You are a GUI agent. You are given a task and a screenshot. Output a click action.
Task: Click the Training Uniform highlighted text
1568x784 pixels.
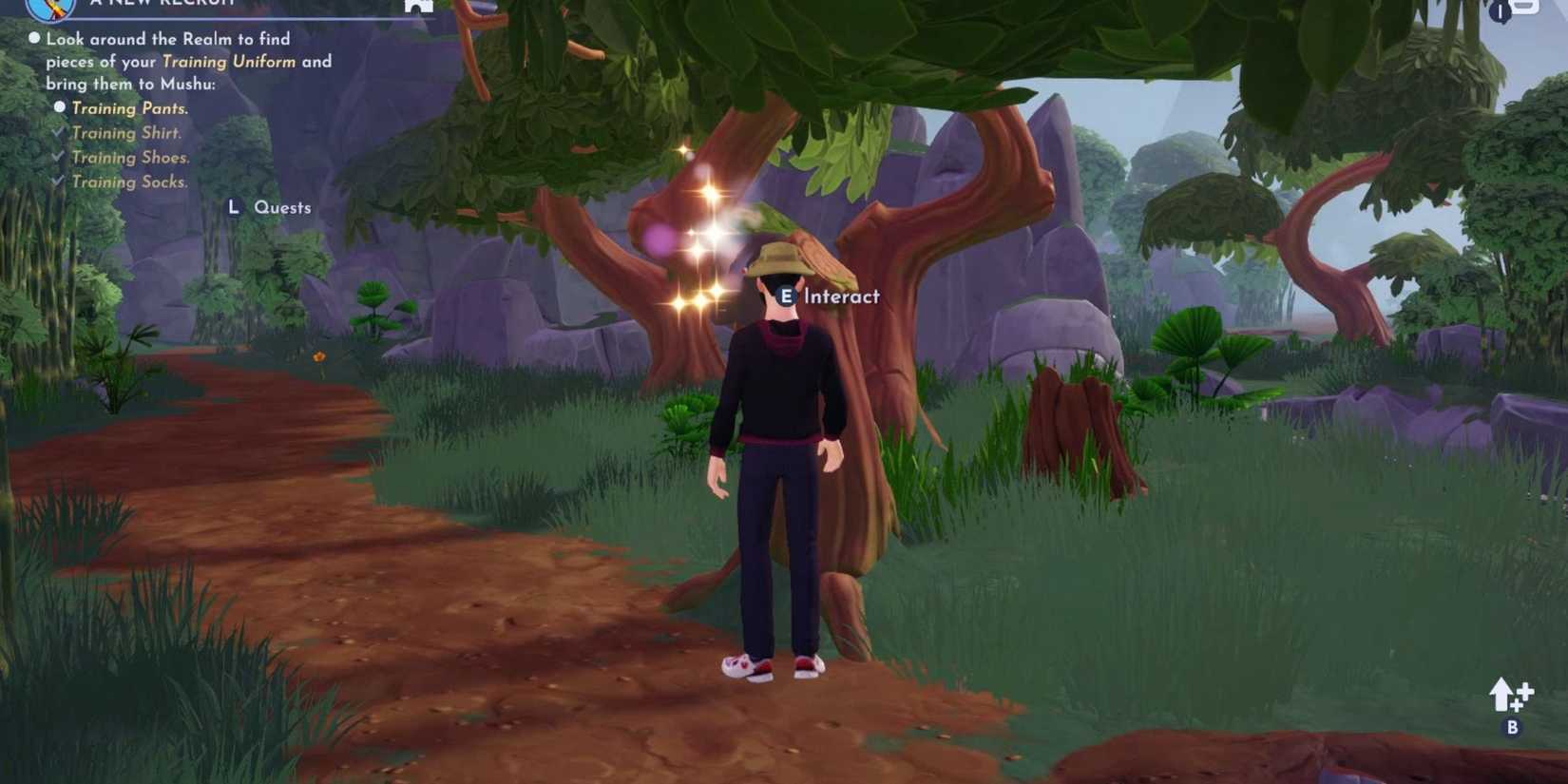(229, 61)
